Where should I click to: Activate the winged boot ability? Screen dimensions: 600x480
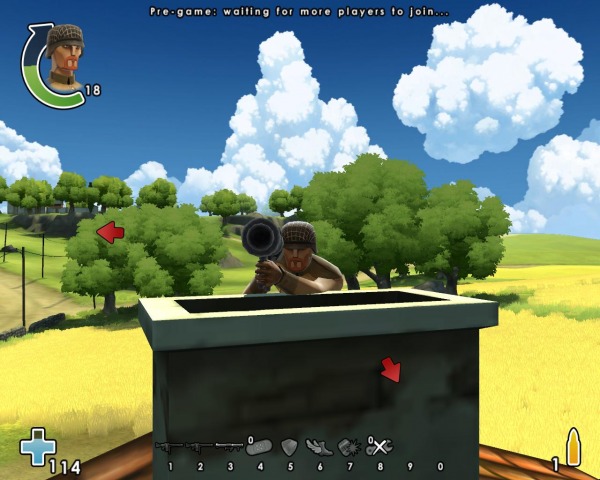(x=320, y=448)
